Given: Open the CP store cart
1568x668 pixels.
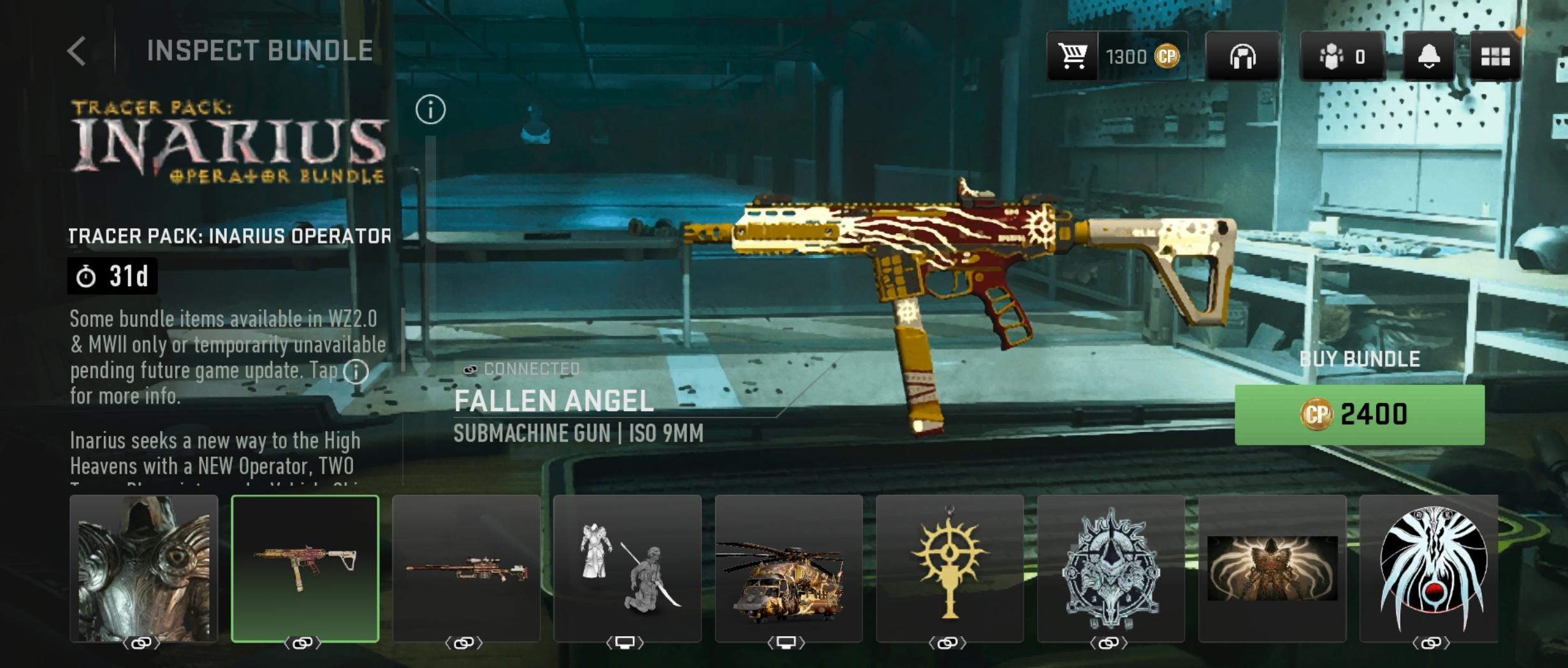Looking at the screenshot, I should click(x=1073, y=56).
